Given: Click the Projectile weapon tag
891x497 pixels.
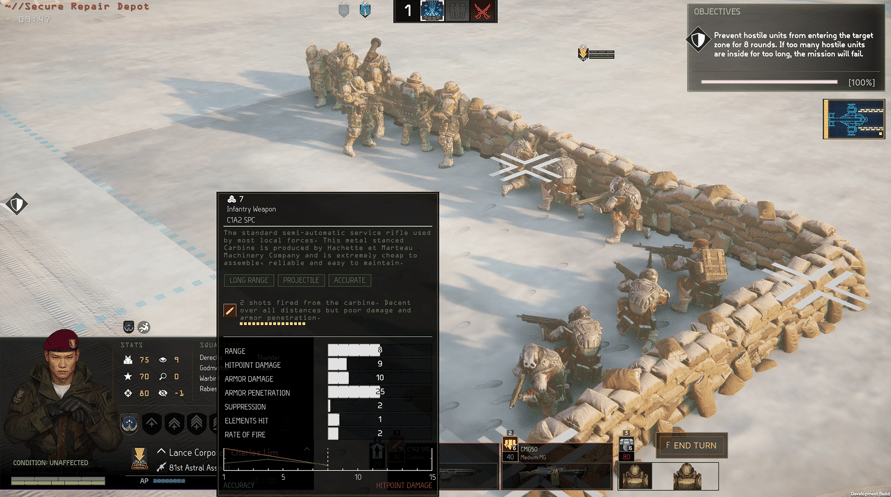Looking at the screenshot, I should point(300,280).
